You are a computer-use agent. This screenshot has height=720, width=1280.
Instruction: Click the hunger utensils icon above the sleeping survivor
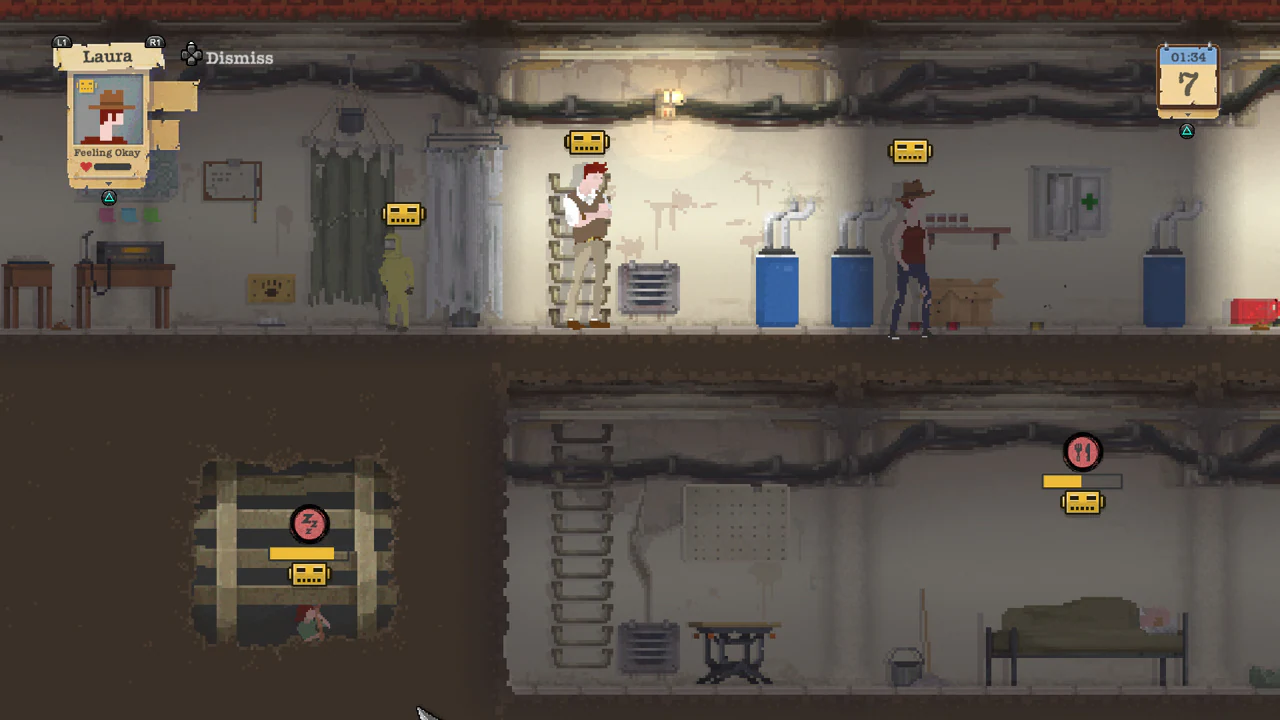coord(1083,452)
